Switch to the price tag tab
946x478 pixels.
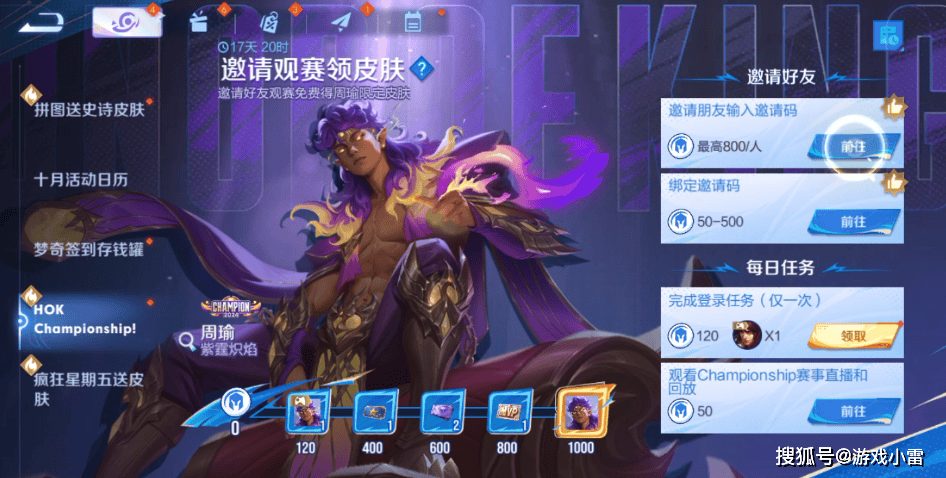click(x=269, y=21)
